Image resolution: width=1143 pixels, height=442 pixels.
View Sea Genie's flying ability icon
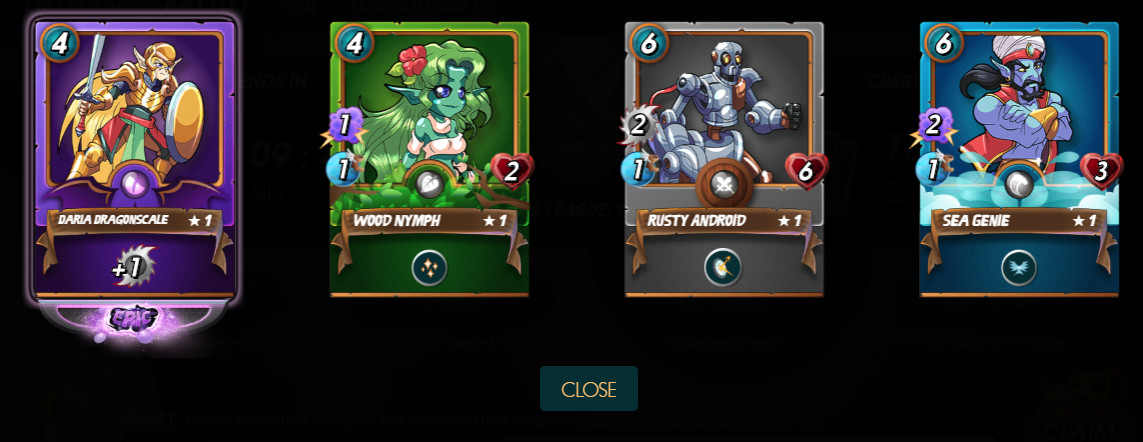[1019, 268]
